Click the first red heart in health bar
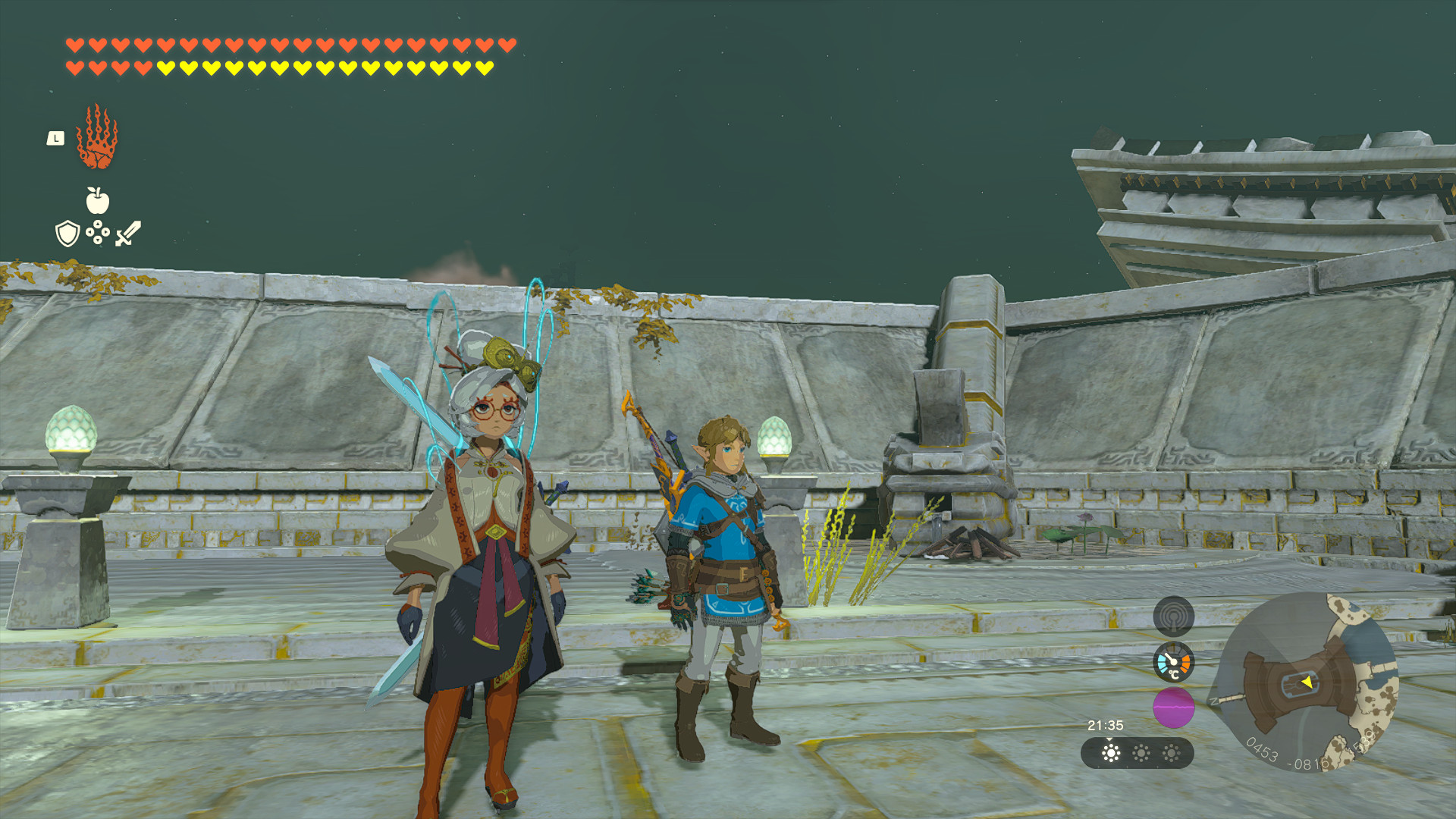The width and height of the screenshot is (1456, 819). (74, 45)
